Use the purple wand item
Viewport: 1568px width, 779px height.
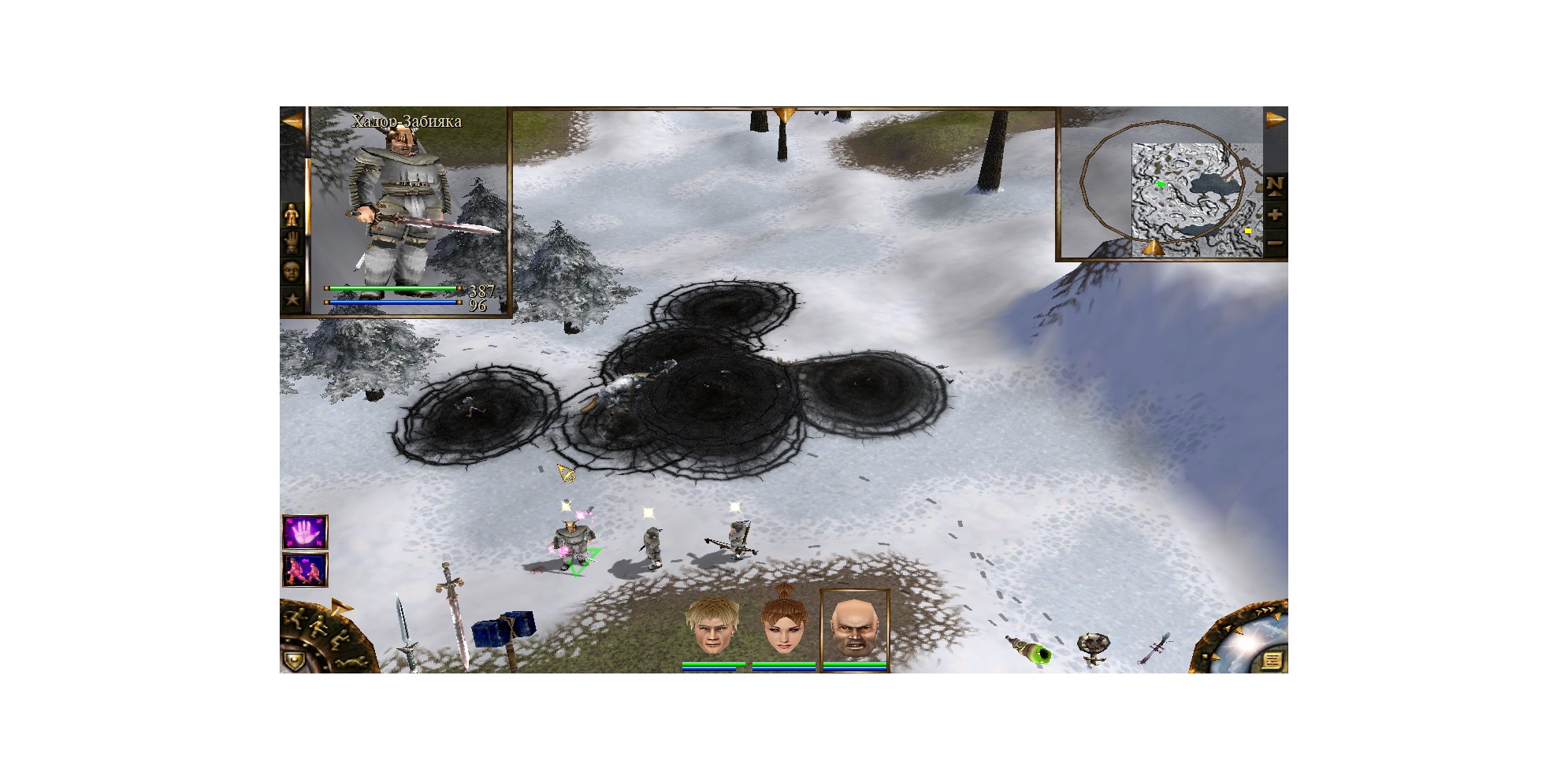pyautogui.click(x=1155, y=648)
